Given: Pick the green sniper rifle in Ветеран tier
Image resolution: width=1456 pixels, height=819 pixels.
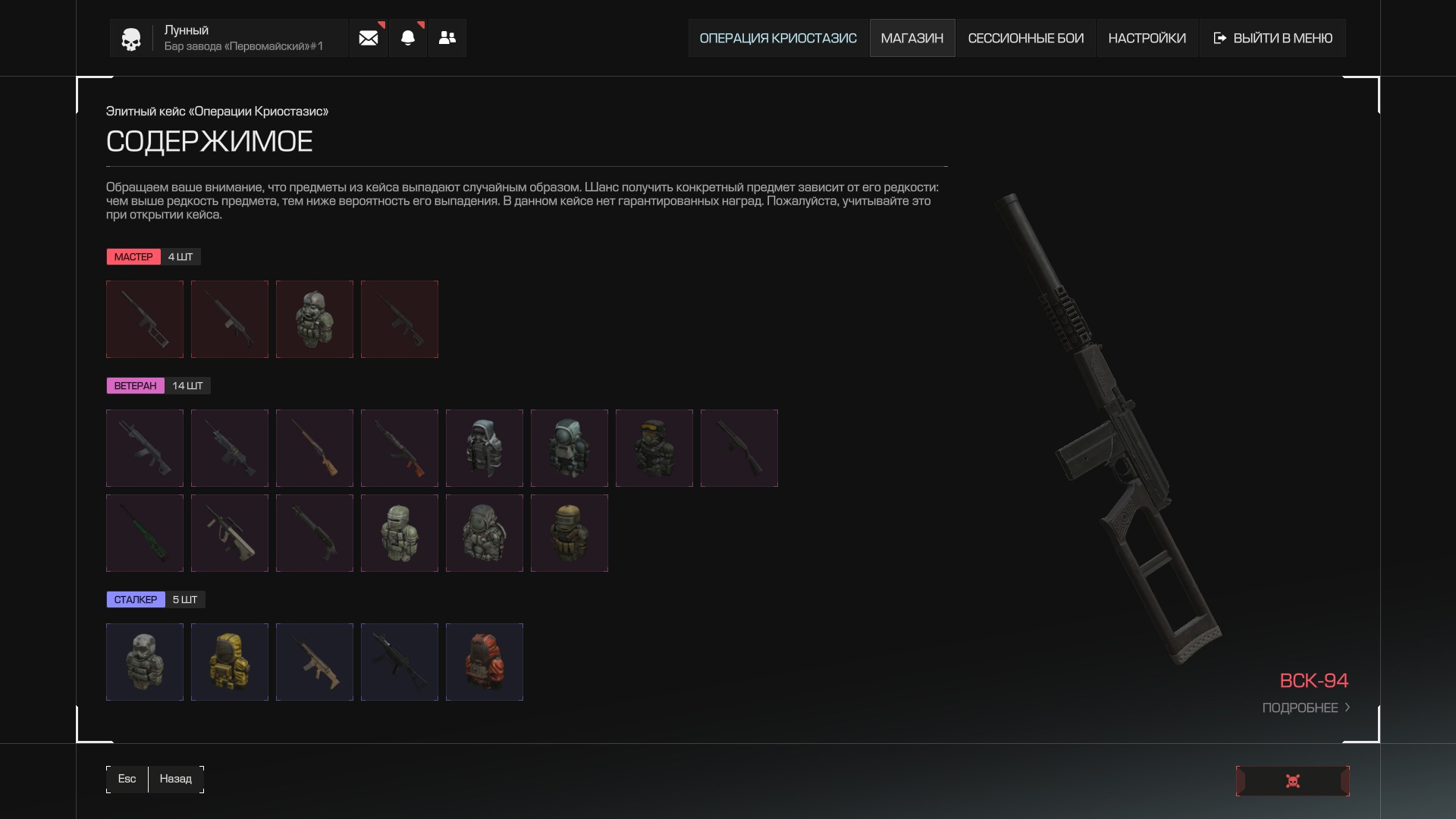Looking at the screenshot, I should pyautogui.click(x=145, y=533).
